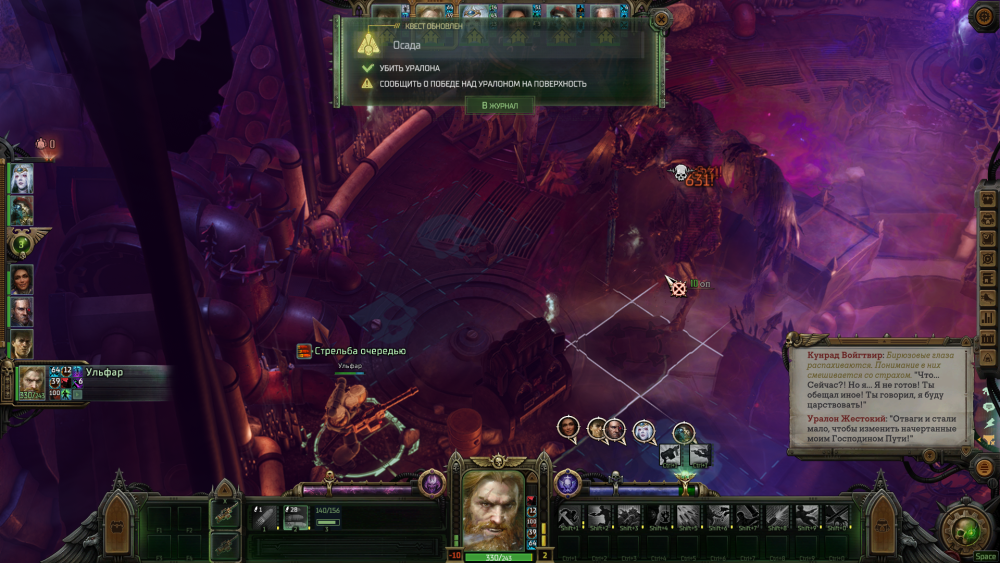Close the quest update notification
The image size is (1000, 563).
point(660,20)
